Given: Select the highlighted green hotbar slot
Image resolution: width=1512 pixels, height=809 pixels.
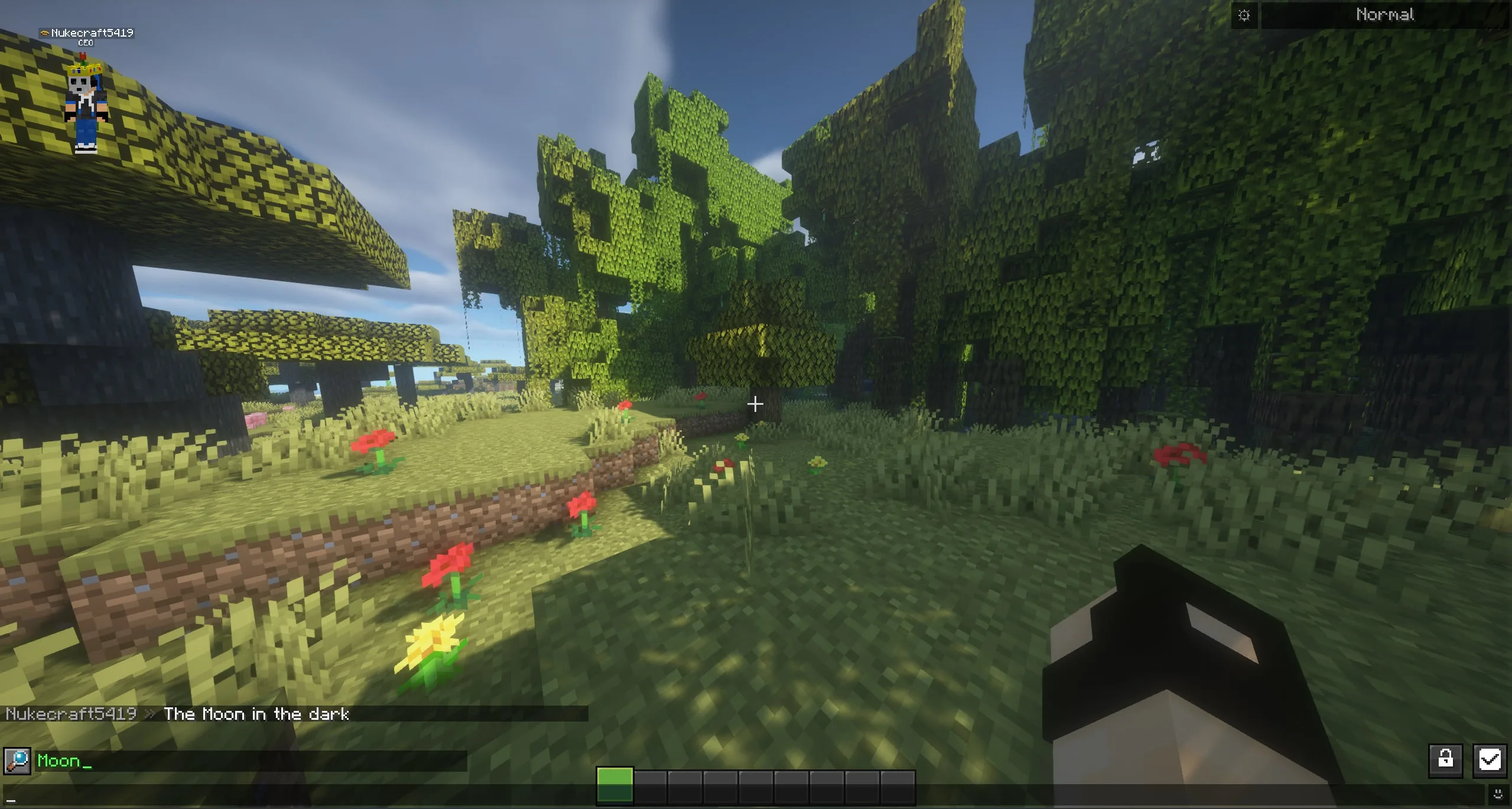Looking at the screenshot, I should point(614,786).
